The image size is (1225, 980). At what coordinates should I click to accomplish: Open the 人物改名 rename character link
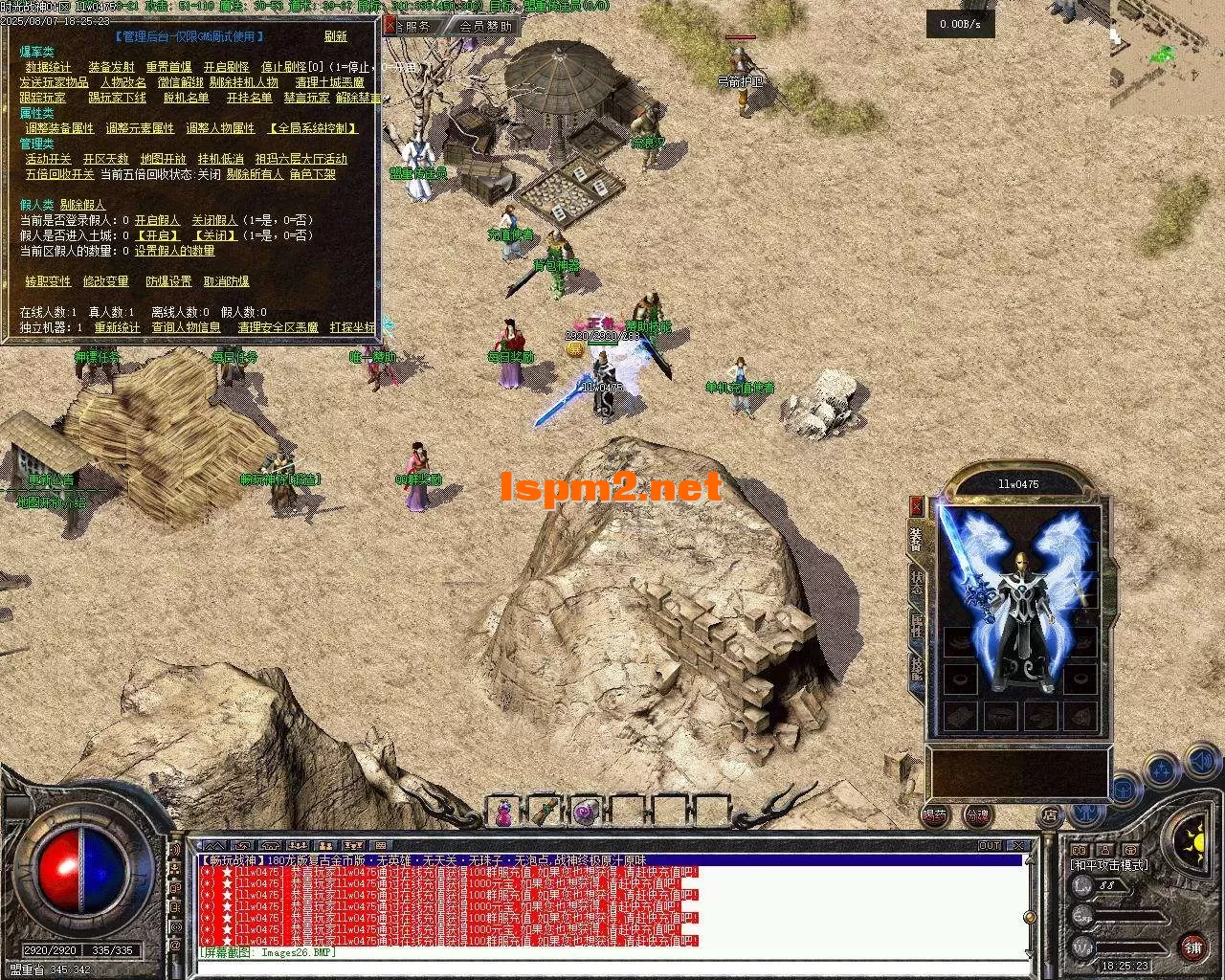[122, 82]
